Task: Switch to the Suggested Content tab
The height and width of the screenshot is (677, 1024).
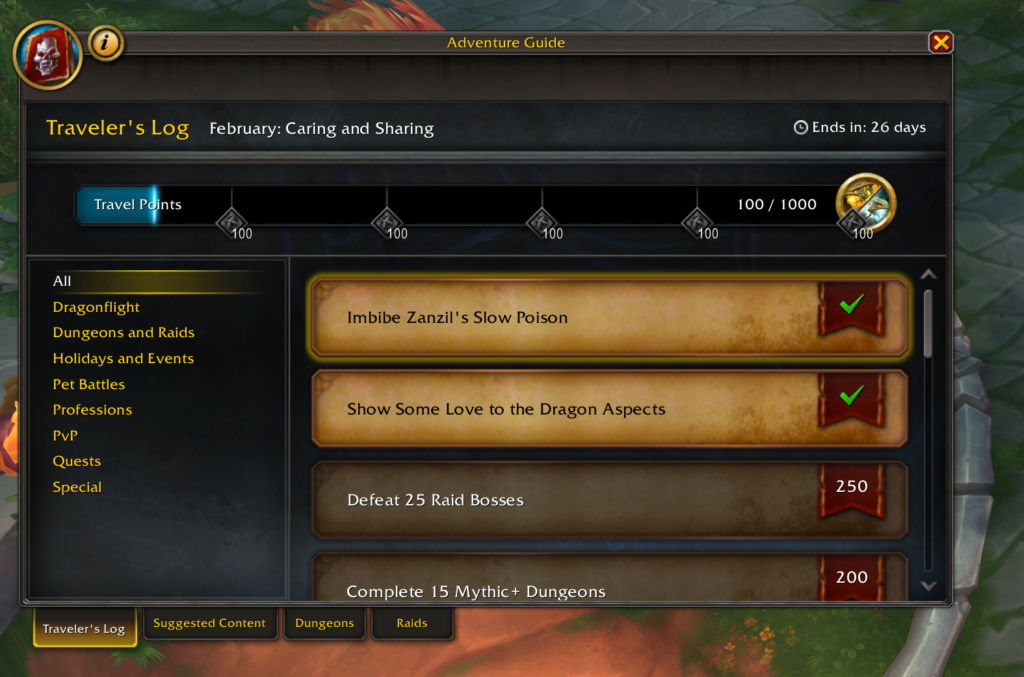Action: [209, 624]
